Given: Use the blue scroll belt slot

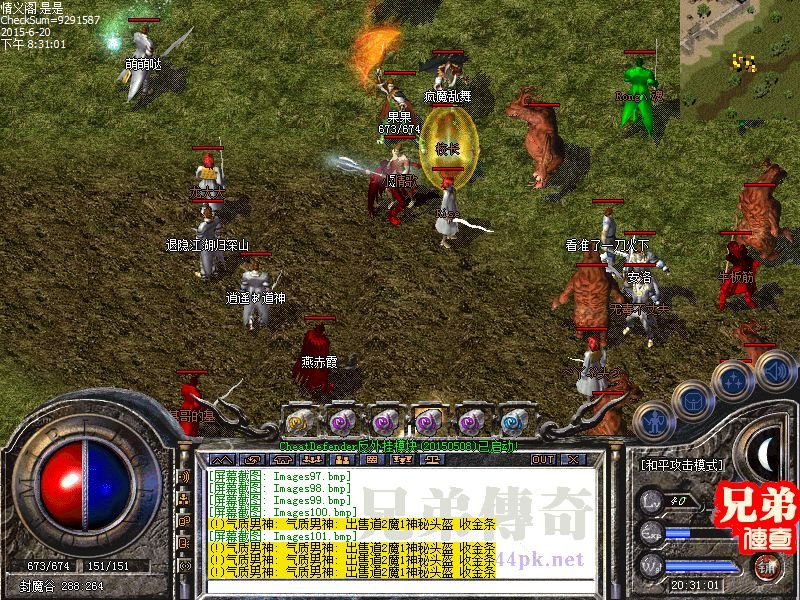Looking at the screenshot, I should [516, 420].
